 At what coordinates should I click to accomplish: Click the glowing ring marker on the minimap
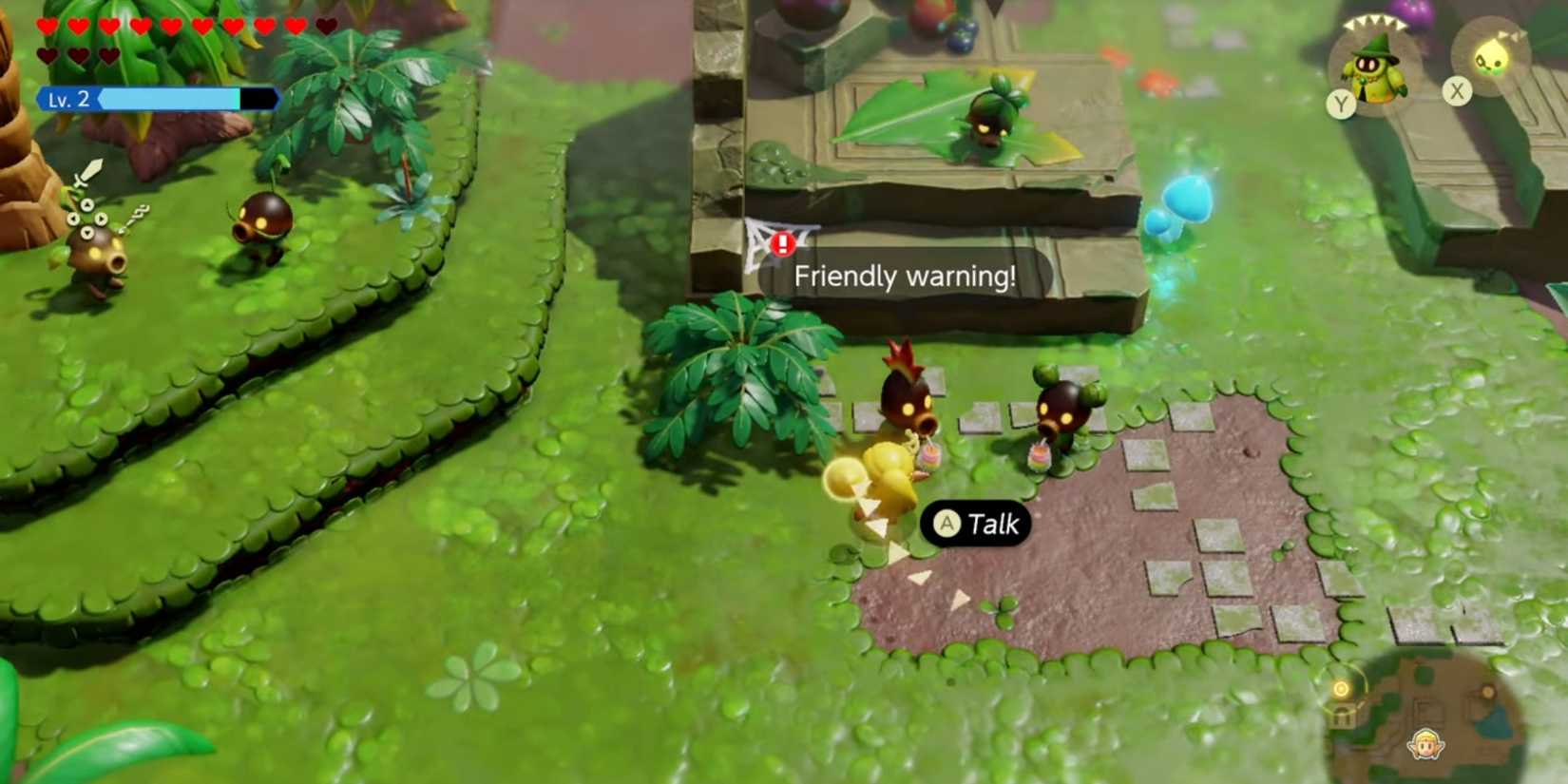(x=1342, y=690)
